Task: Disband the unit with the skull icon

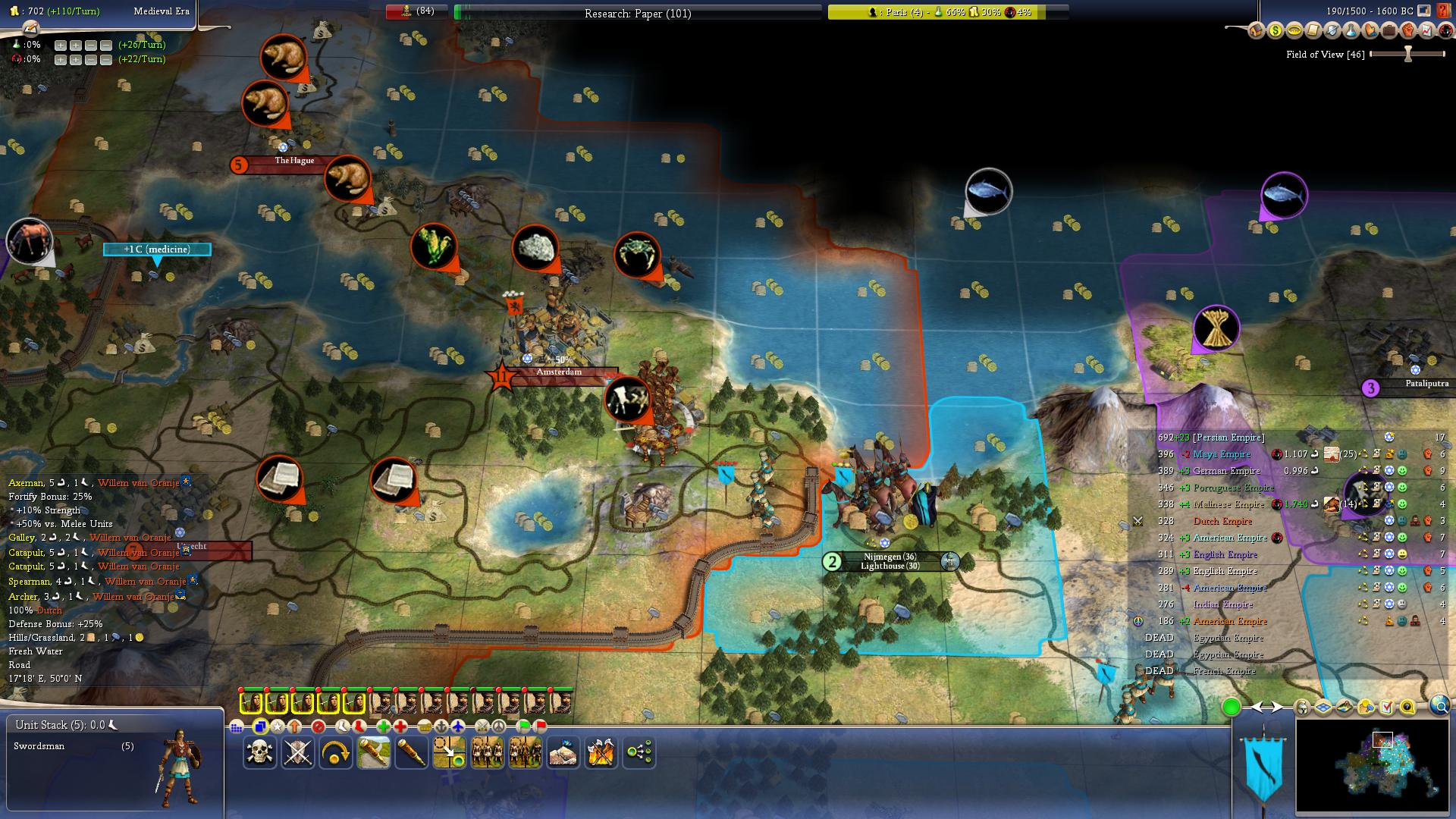Action: pyautogui.click(x=259, y=752)
